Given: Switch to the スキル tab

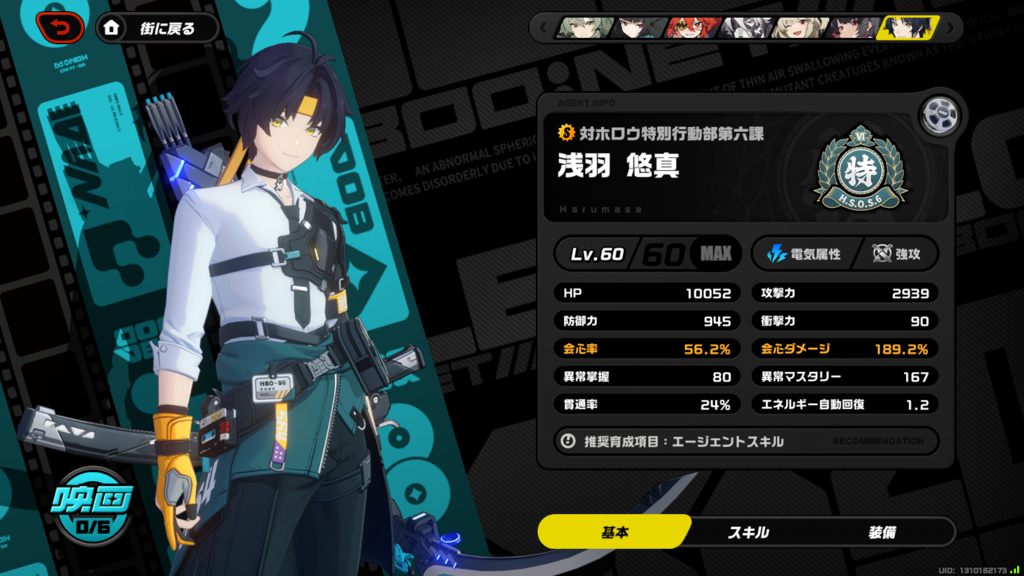Looking at the screenshot, I should pyautogui.click(x=748, y=532).
